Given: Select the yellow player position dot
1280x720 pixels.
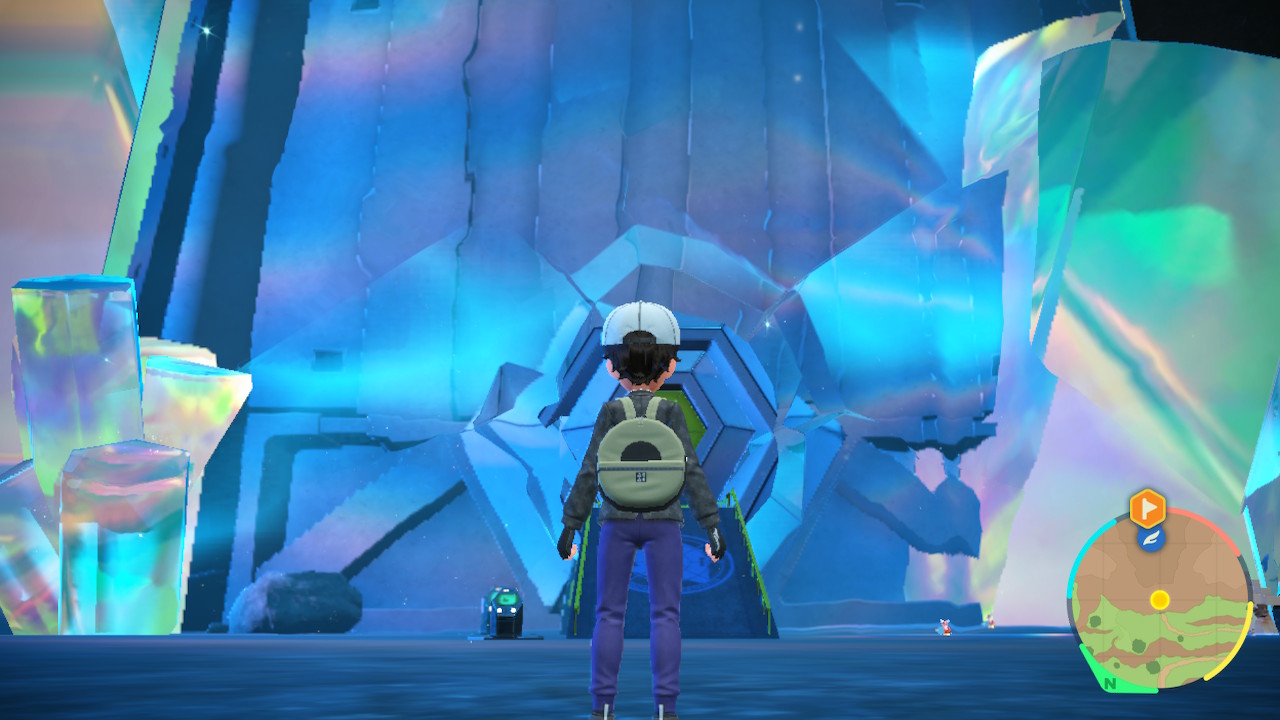Looking at the screenshot, I should point(1159,599).
